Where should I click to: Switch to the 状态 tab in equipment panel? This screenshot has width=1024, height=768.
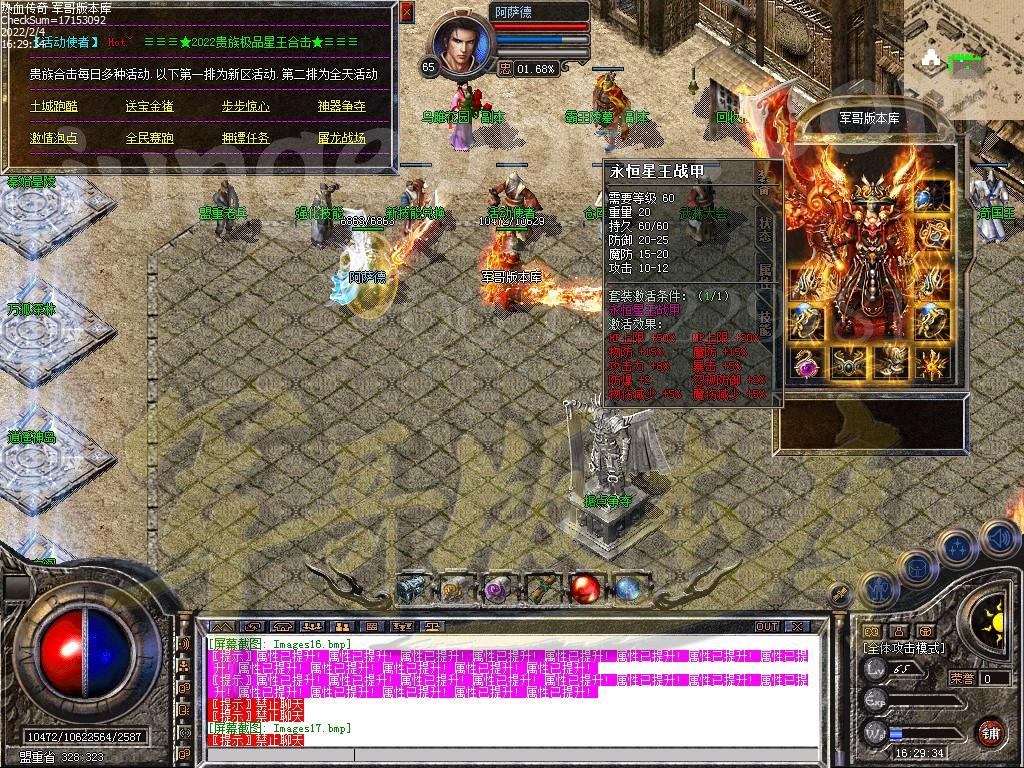765,224
